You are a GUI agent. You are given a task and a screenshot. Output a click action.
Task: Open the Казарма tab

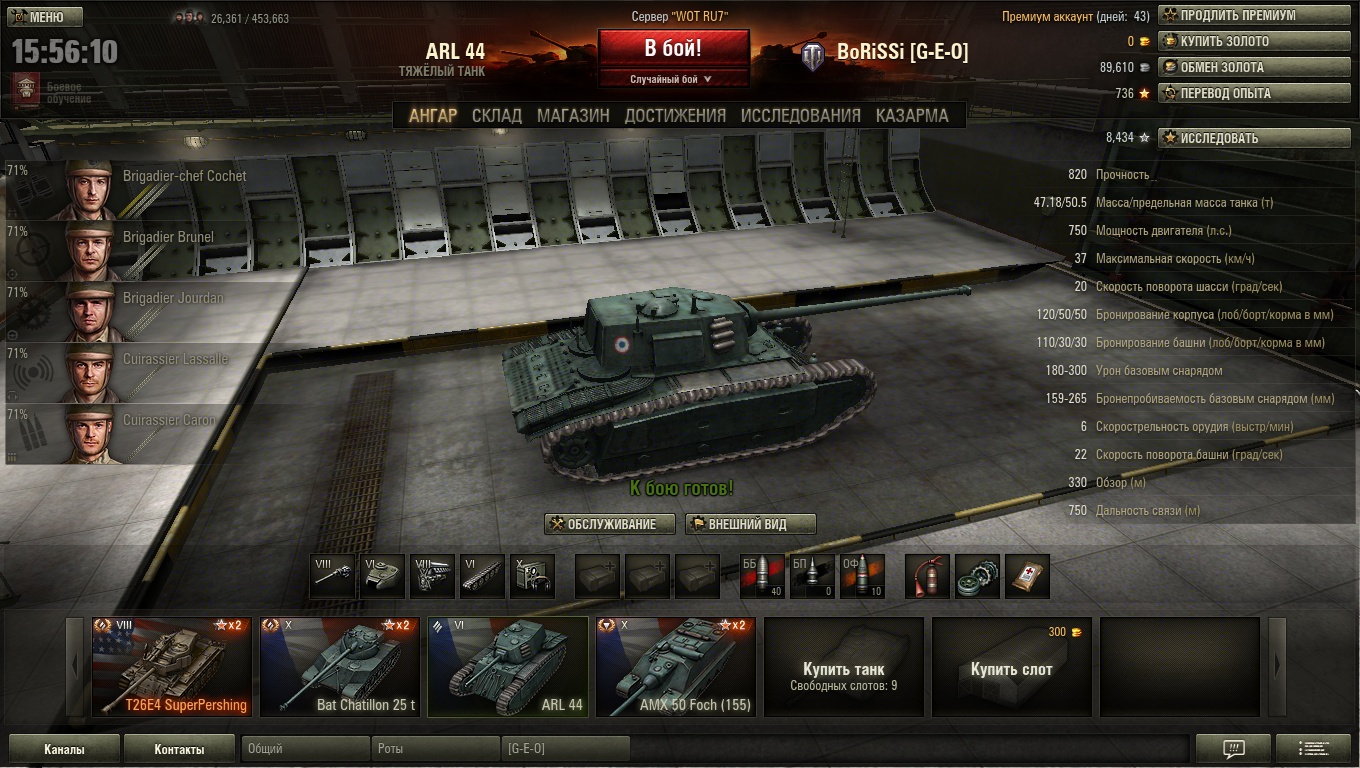[912, 116]
